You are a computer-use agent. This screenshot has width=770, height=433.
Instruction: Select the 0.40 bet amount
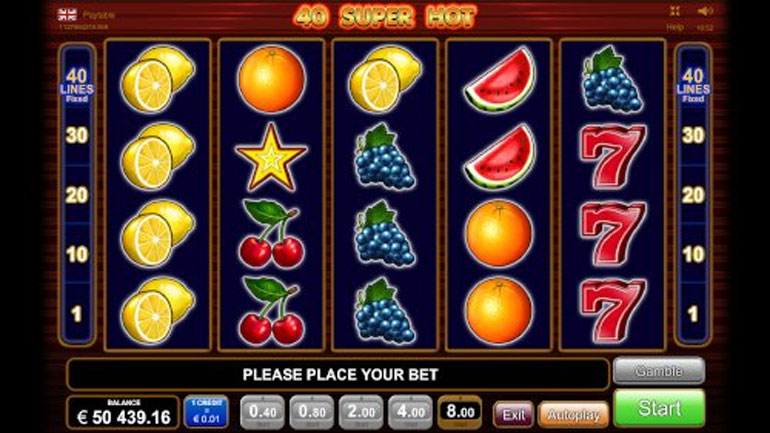coord(263,411)
